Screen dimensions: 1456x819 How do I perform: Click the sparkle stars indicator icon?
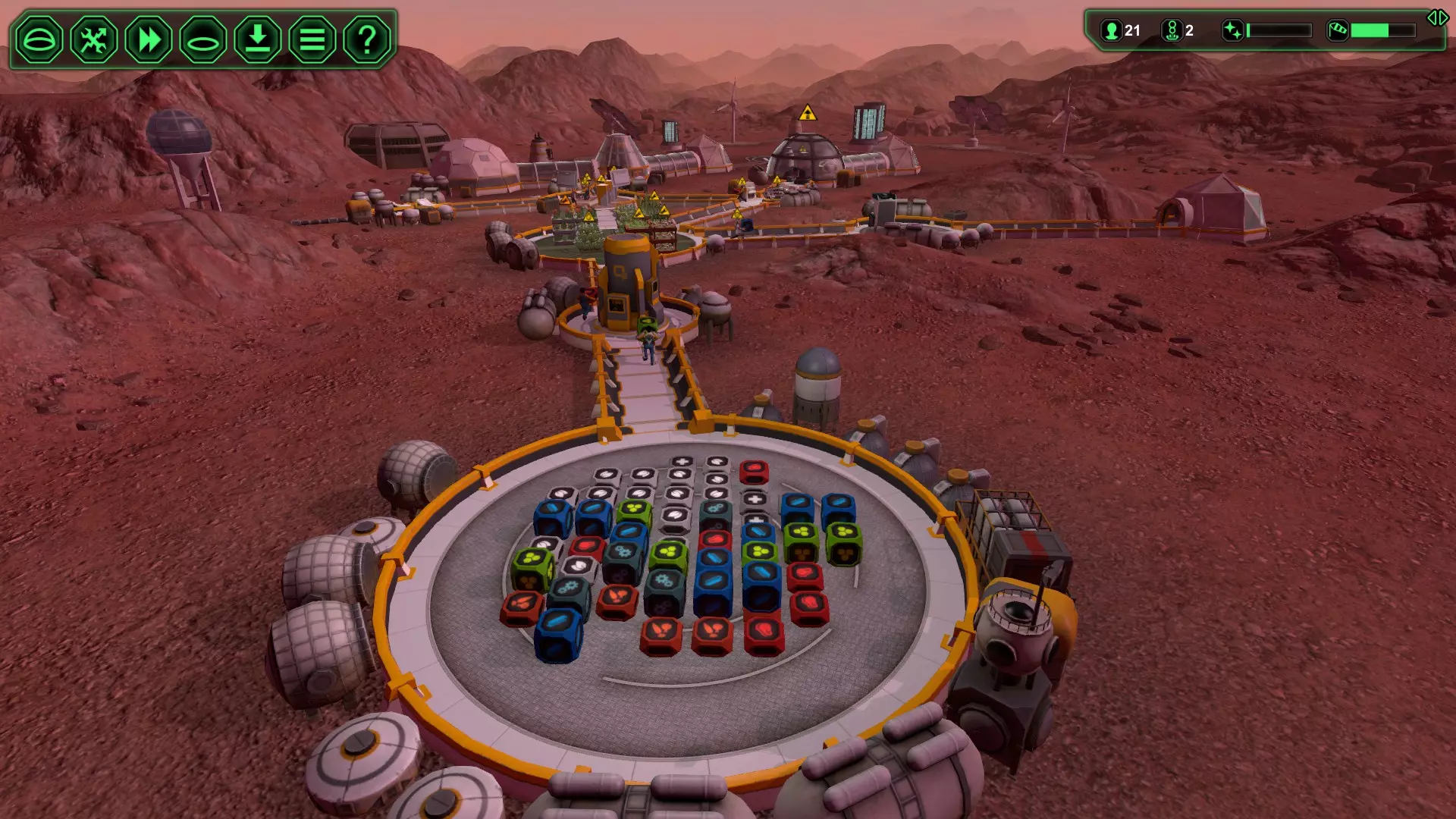pyautogui.click(x=1233, y=30)
